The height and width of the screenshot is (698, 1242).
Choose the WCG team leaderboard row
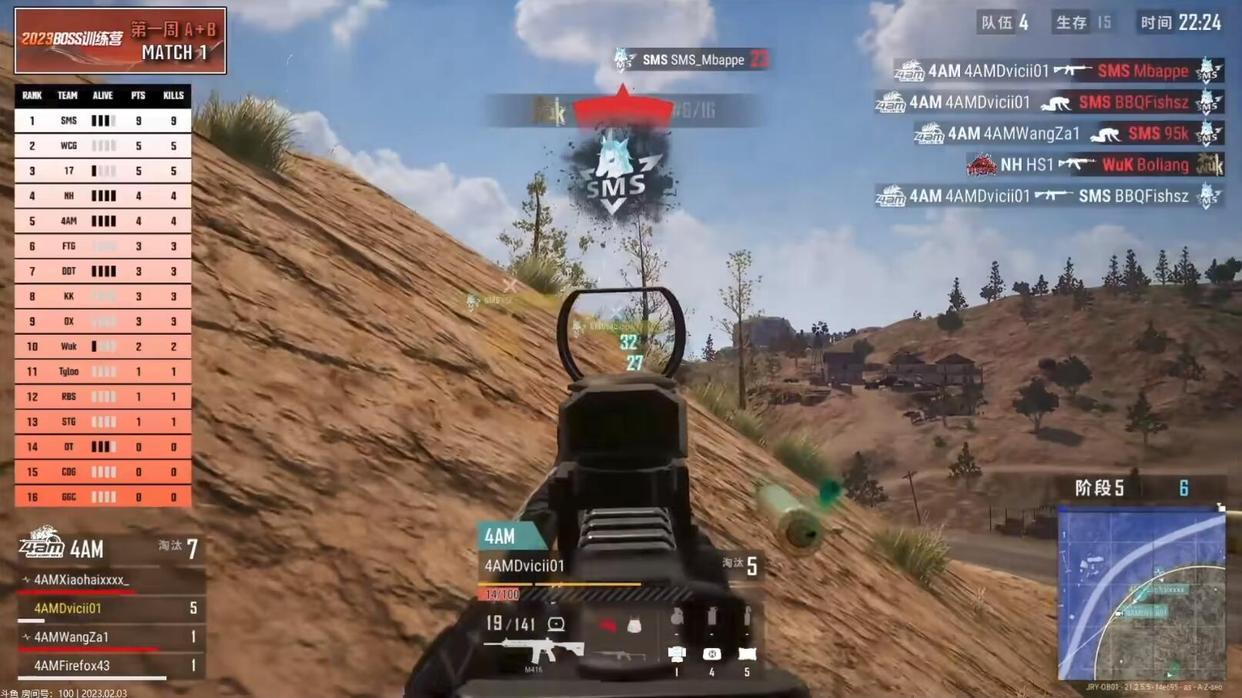pos(103,146)
